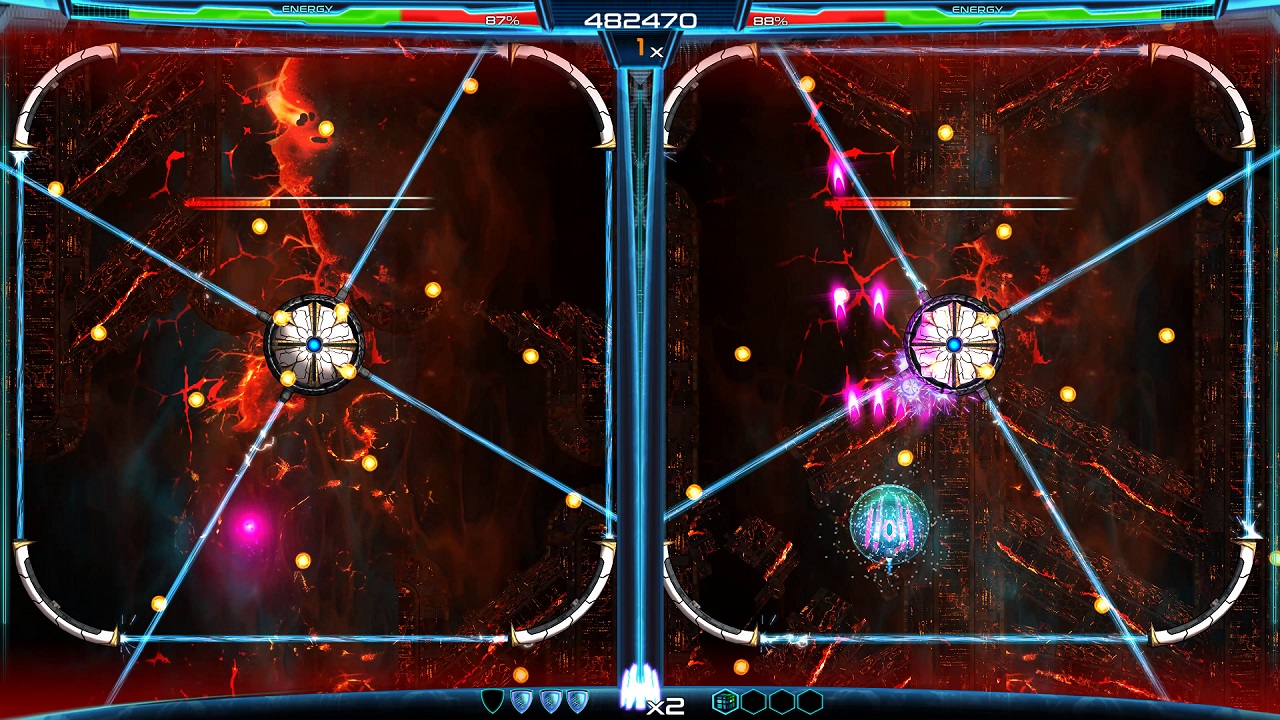Click the empty hexagon slot beside the cube
This screenshot has height=720, width=1280.
tap(751, 702)
